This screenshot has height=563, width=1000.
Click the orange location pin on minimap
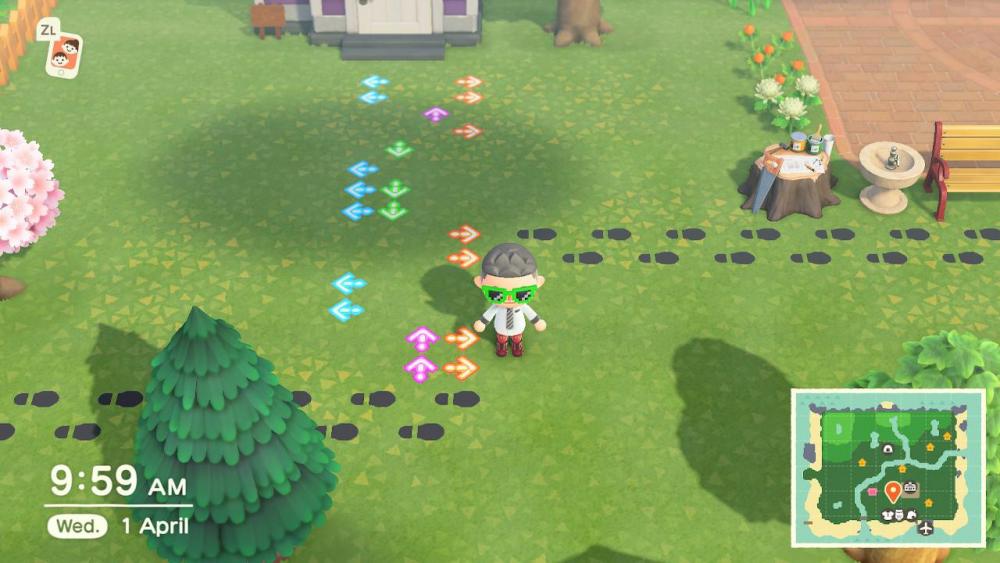click(x=892, y=491)
